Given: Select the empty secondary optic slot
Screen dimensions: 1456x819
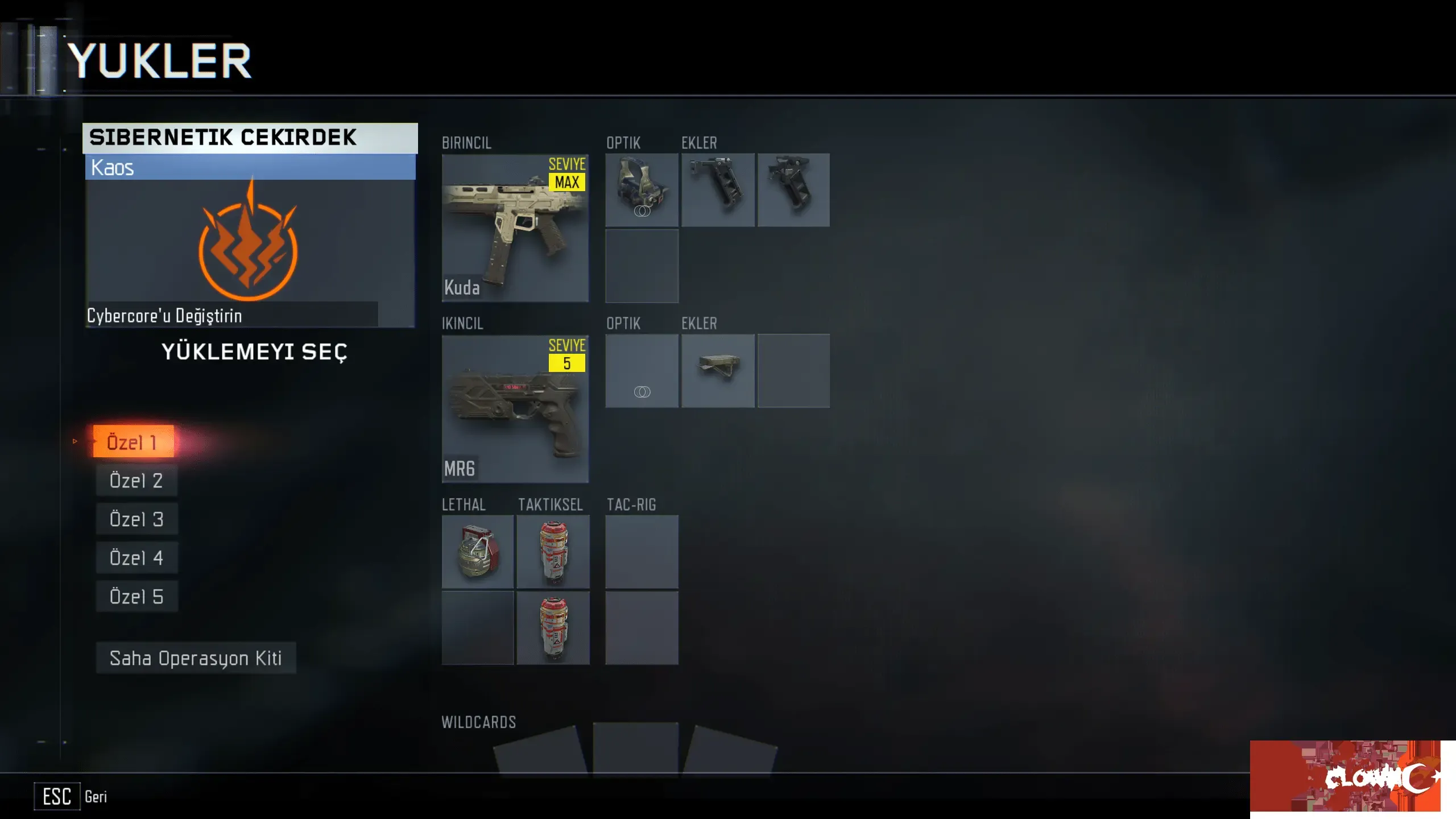Looking at the screenshot, I should coord(642,371).
